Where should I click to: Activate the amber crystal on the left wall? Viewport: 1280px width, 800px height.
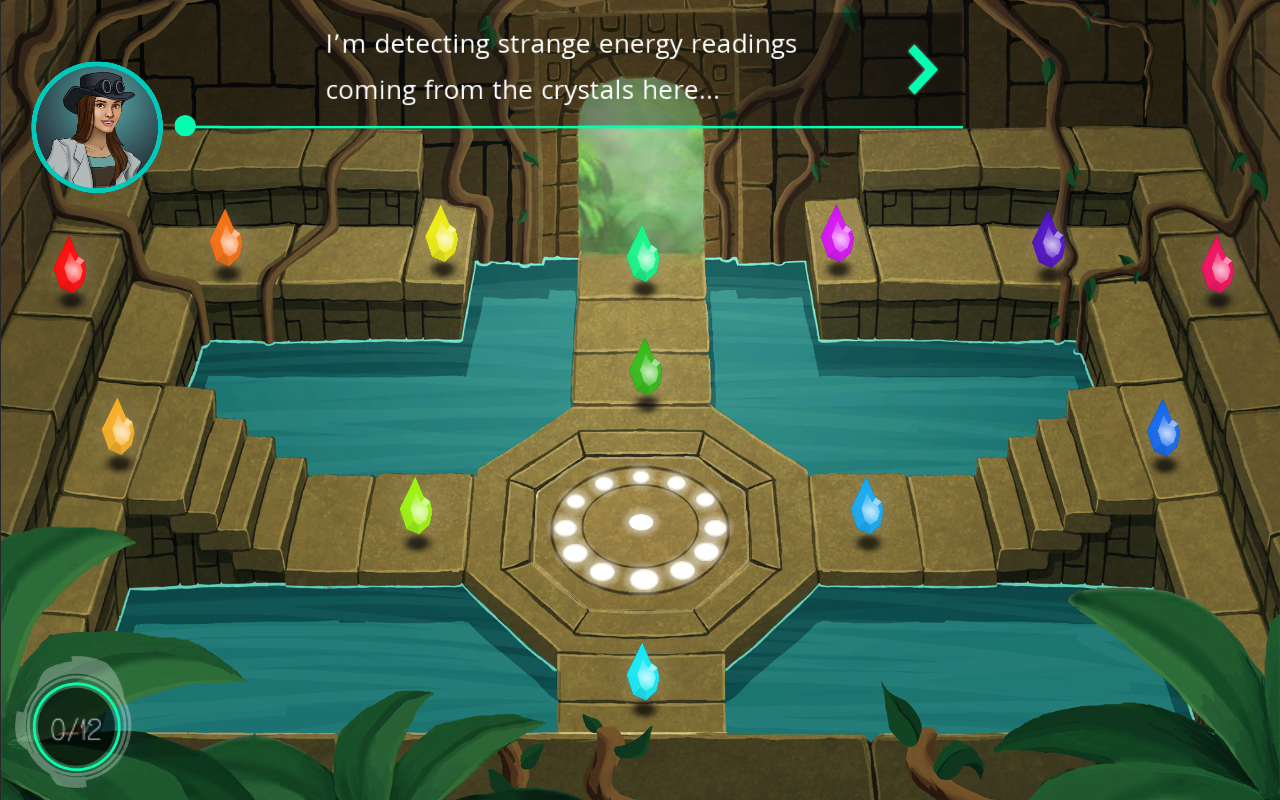tap(120, 425)
